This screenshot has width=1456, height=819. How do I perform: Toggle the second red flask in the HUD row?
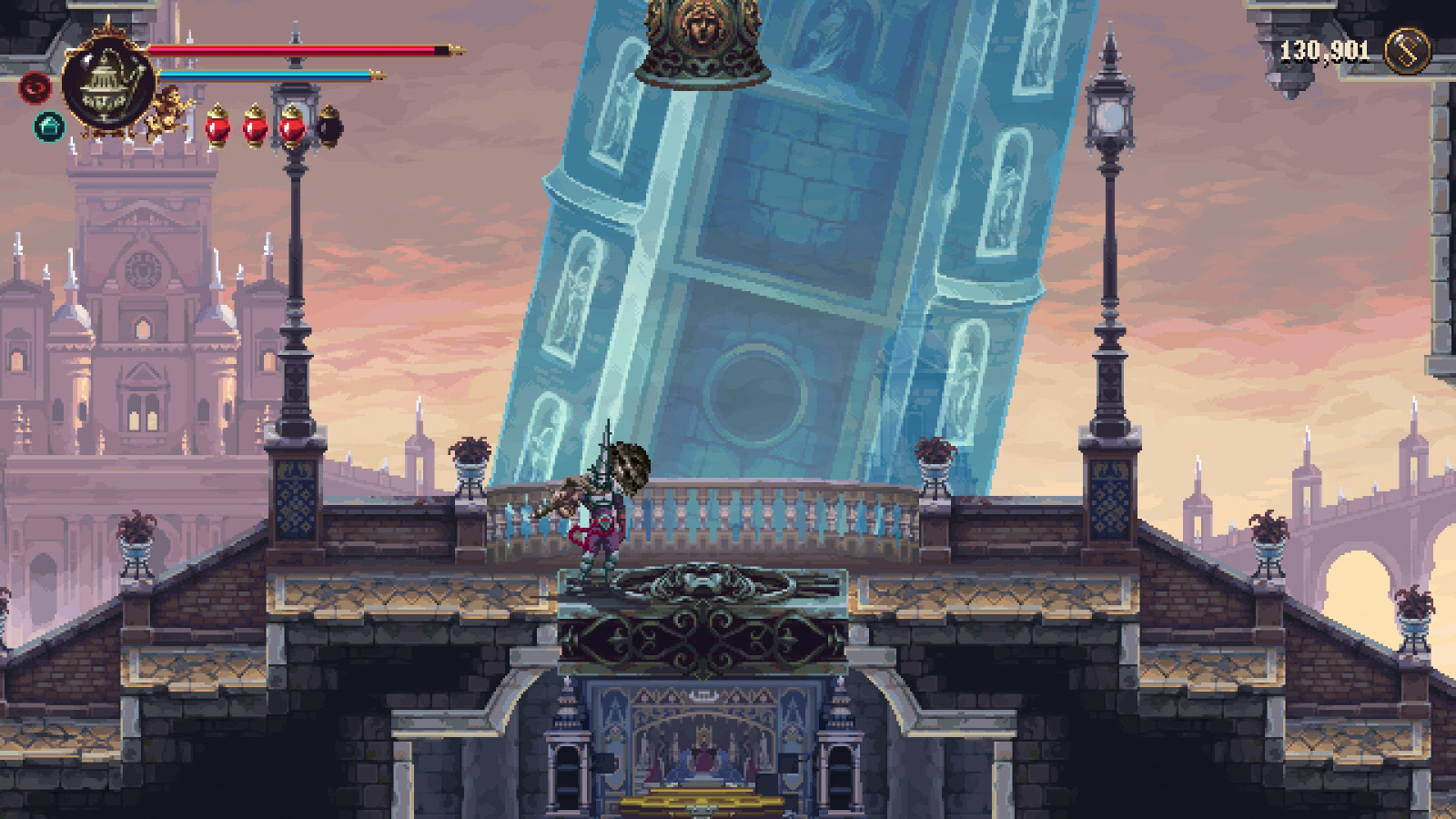click(x=254, y=126)
